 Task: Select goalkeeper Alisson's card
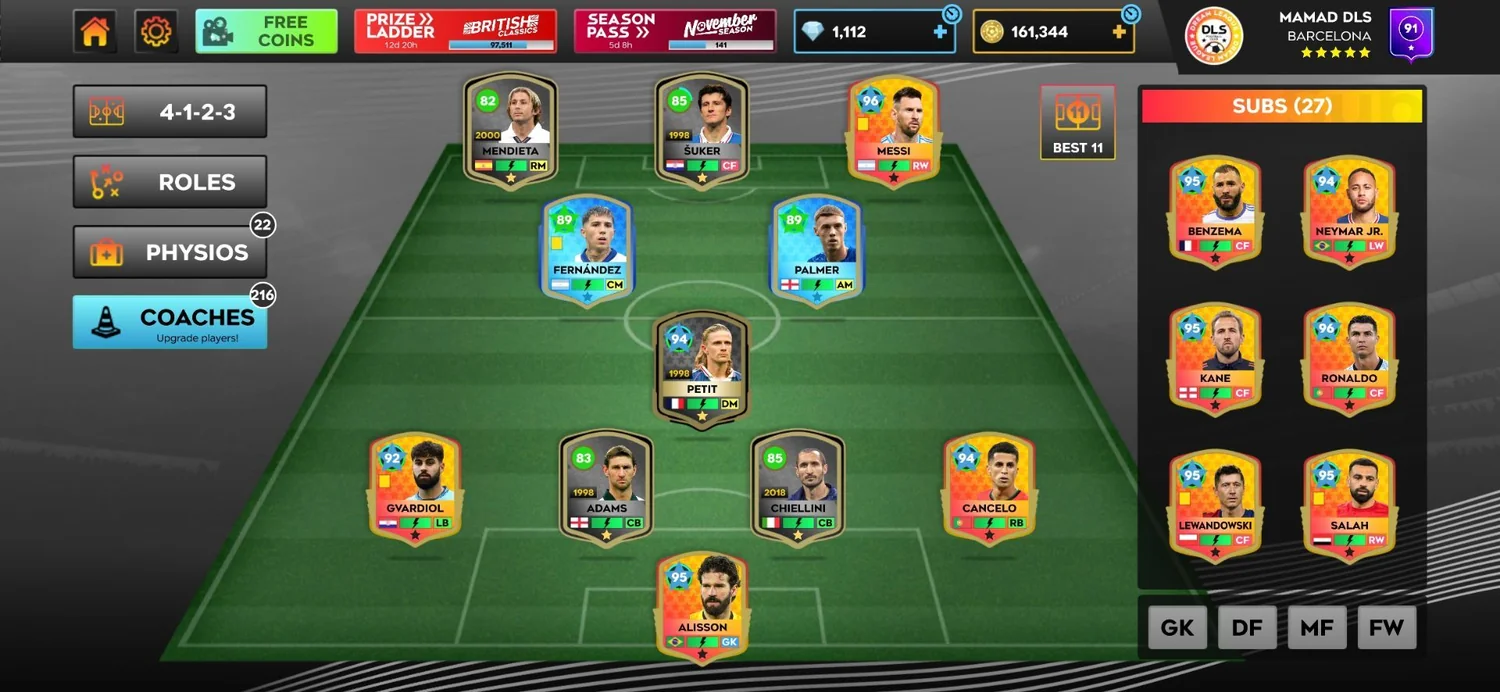point(702,607)
